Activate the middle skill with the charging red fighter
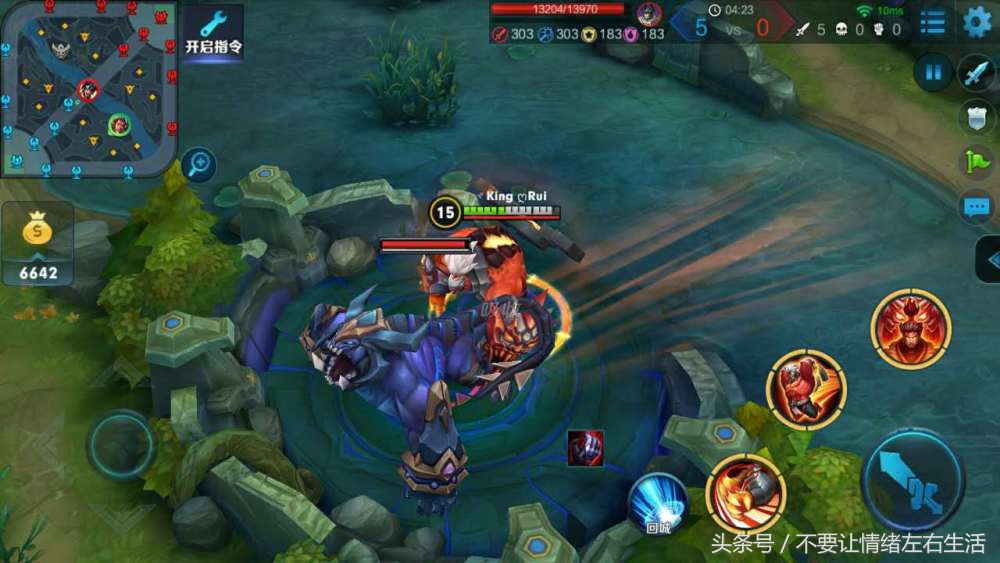 pos(806,390)
